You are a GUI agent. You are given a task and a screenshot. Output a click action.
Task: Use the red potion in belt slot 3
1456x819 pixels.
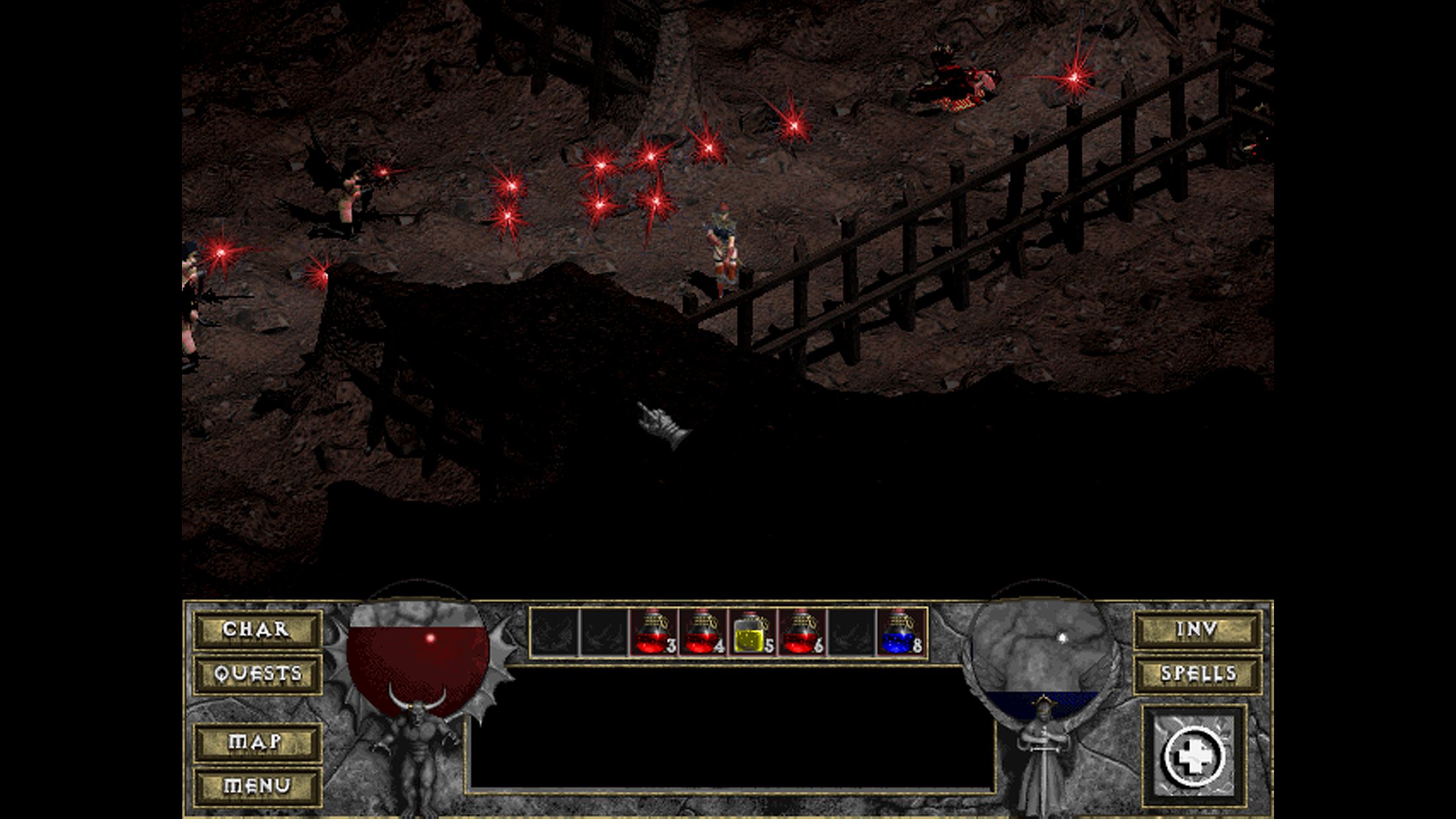pyautogui.click(x=653, y=632)
